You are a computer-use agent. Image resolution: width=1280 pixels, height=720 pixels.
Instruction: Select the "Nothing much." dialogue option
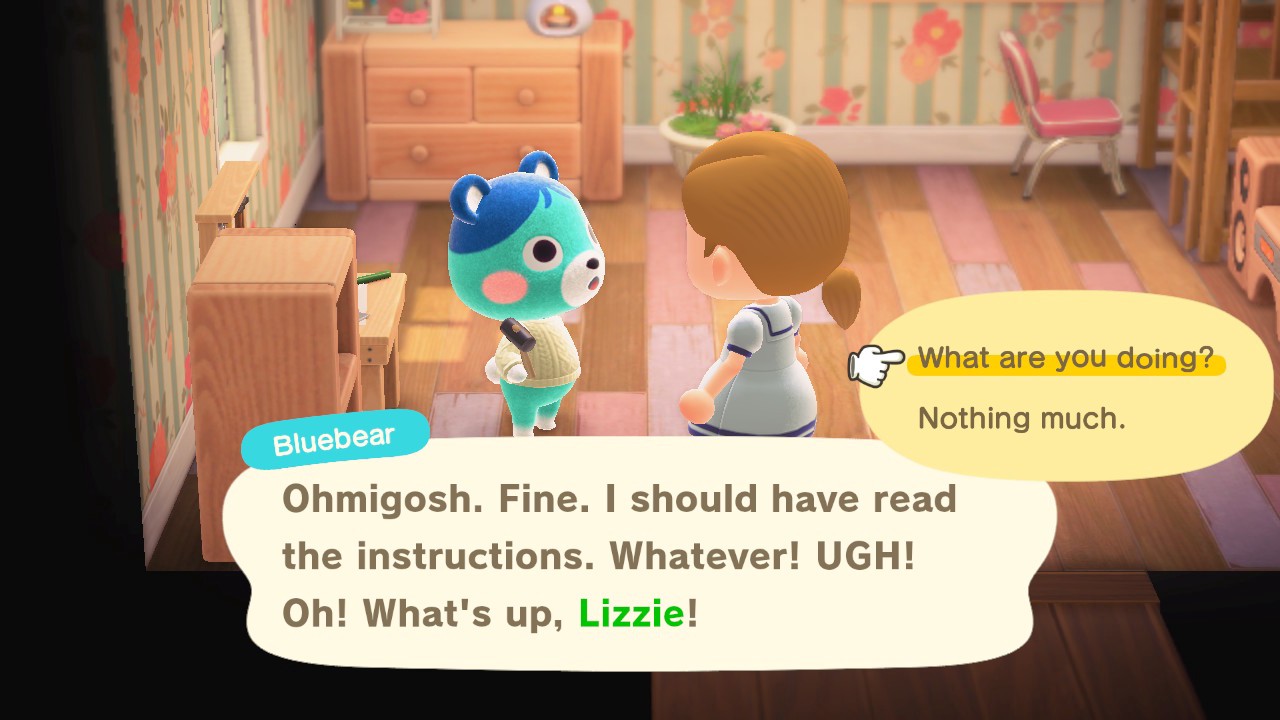click(1021, 418)
